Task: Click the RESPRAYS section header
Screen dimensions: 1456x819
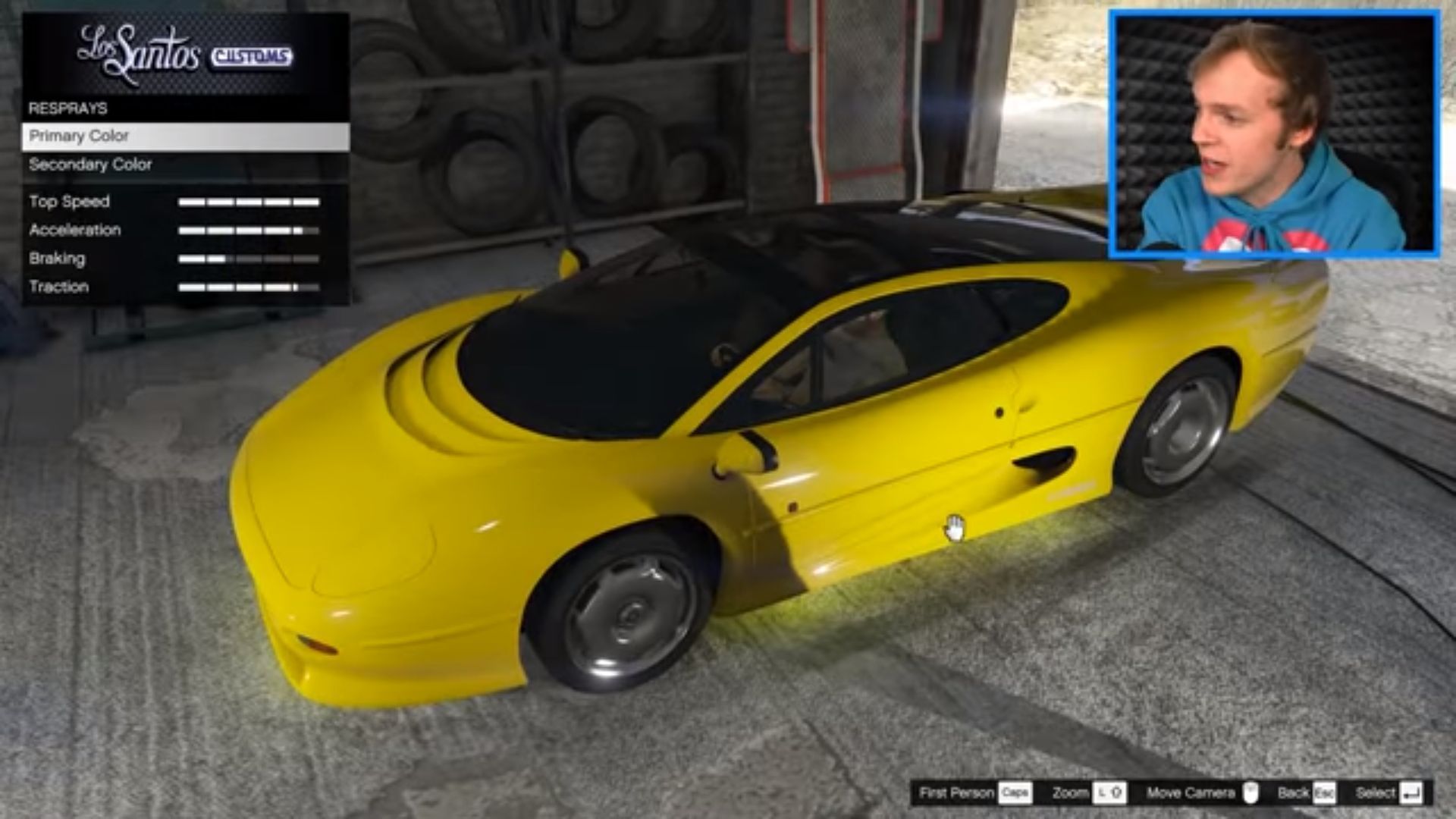Action: 67,108
